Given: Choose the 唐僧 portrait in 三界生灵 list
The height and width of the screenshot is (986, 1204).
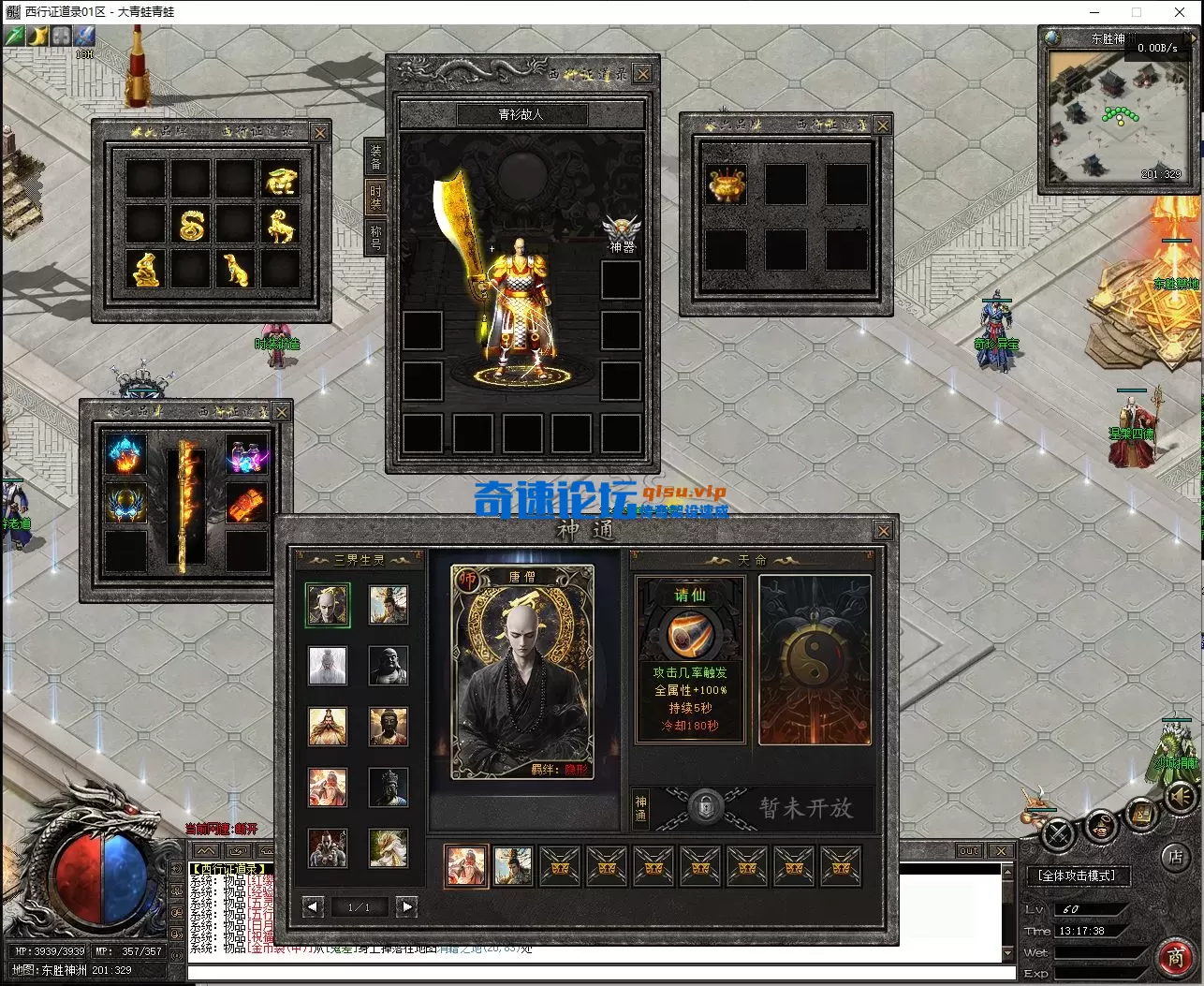Looking at the screenshot, I should pyautogui.click(x=328, y=606).
